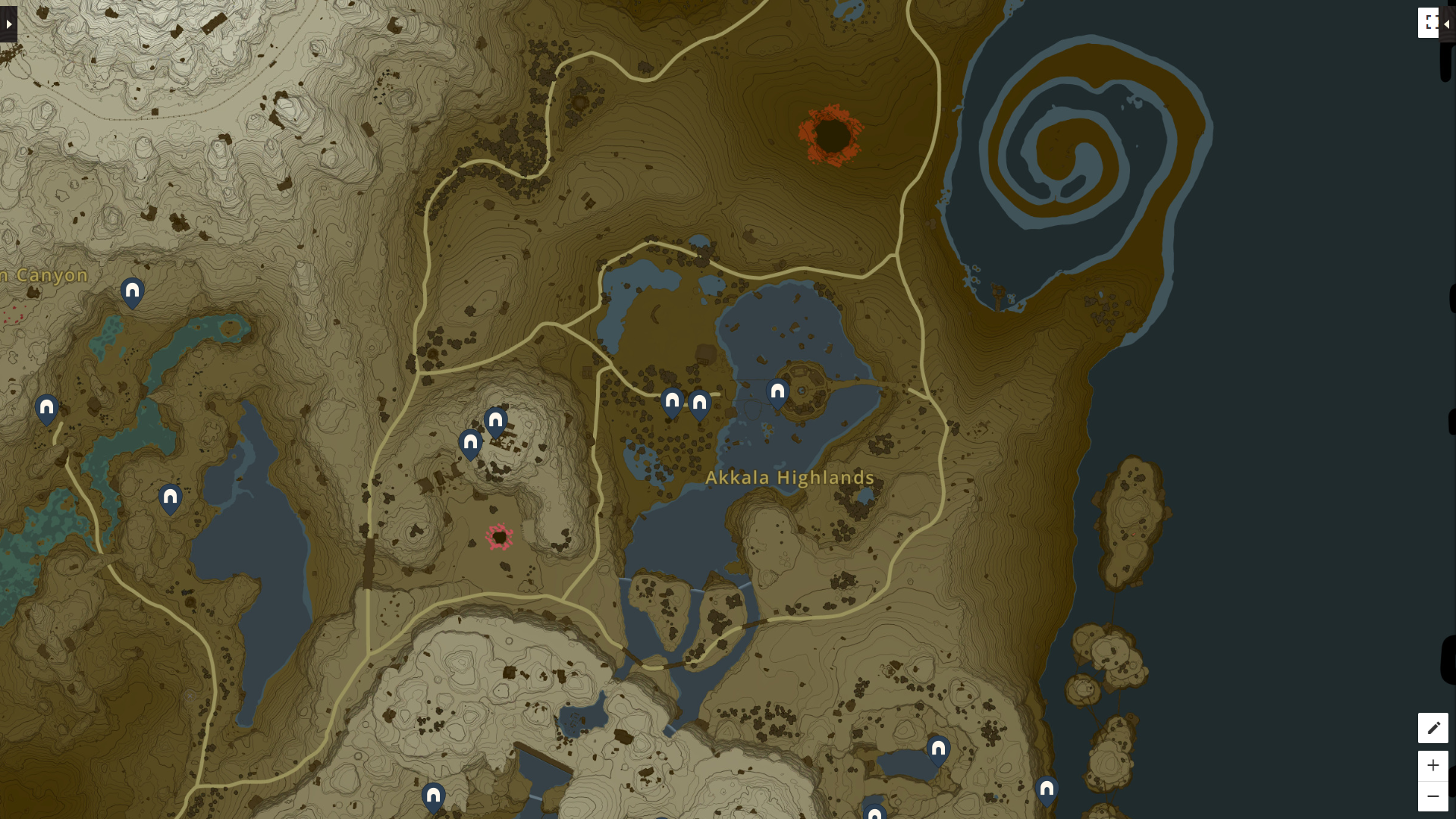Zoom in using the plus button
Viewport: 1456px width, 819px height.
[x=1433, y=766]
